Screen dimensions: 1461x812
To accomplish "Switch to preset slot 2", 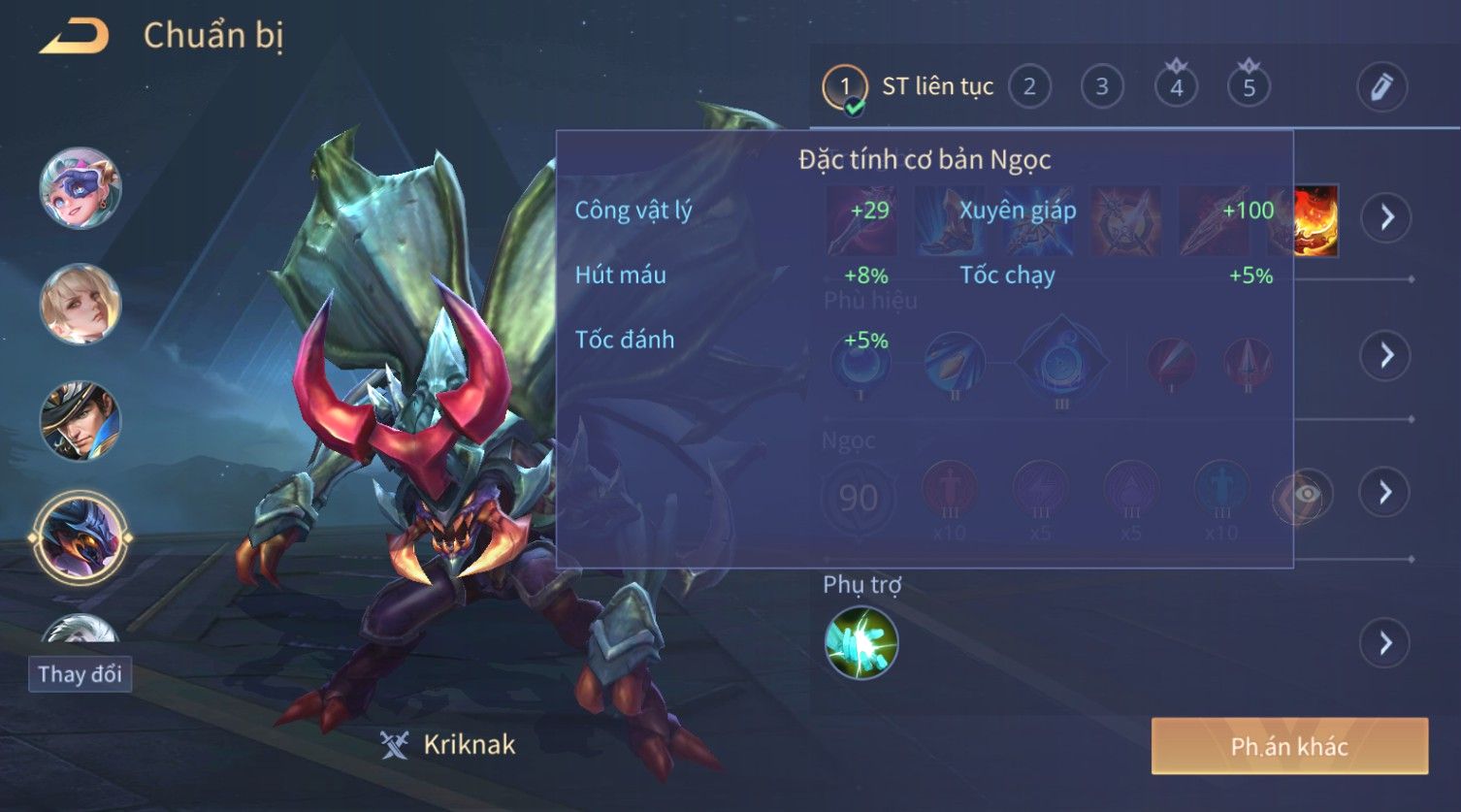I will 1029,87.
